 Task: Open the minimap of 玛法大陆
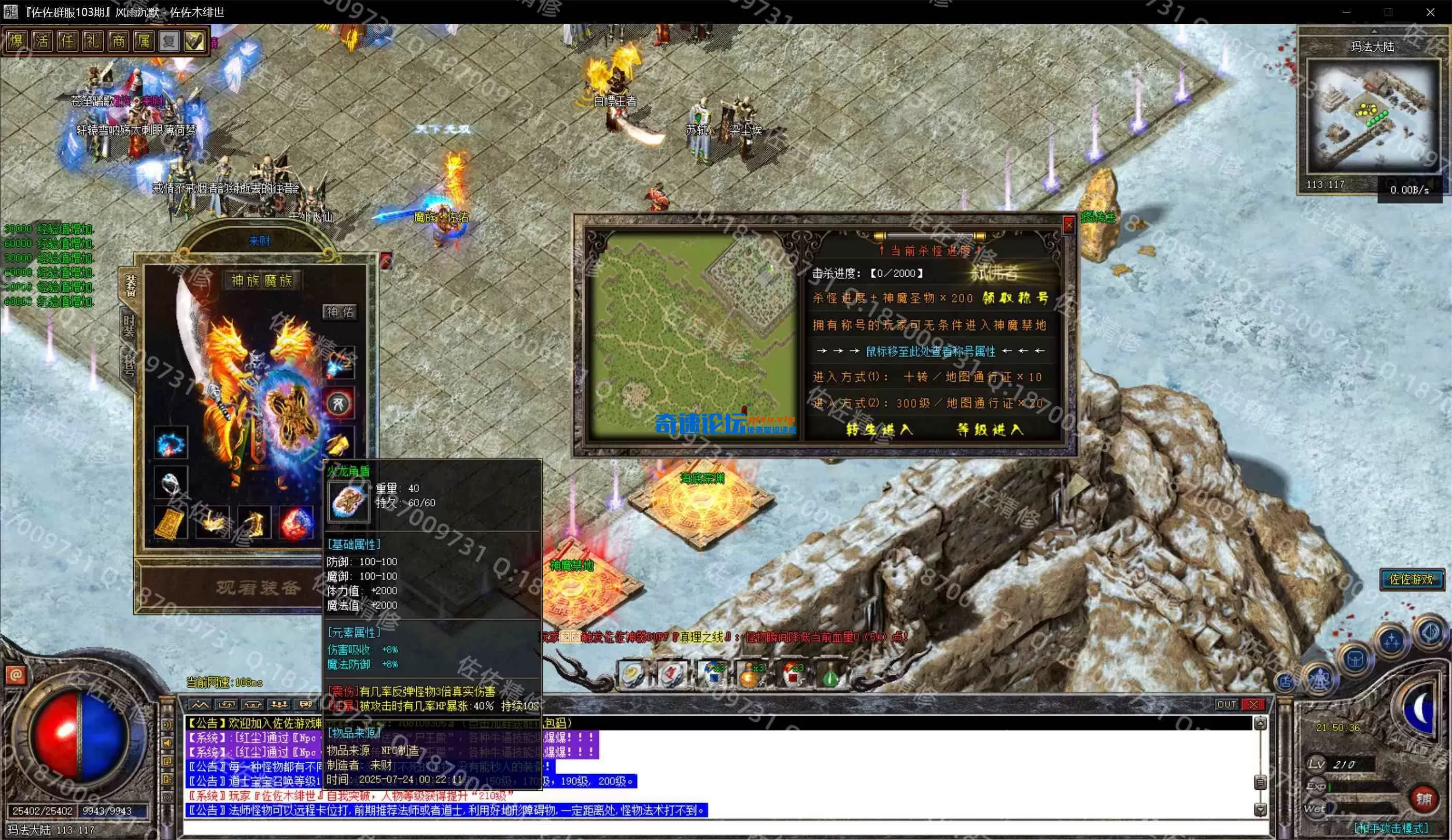(1371, 115)
